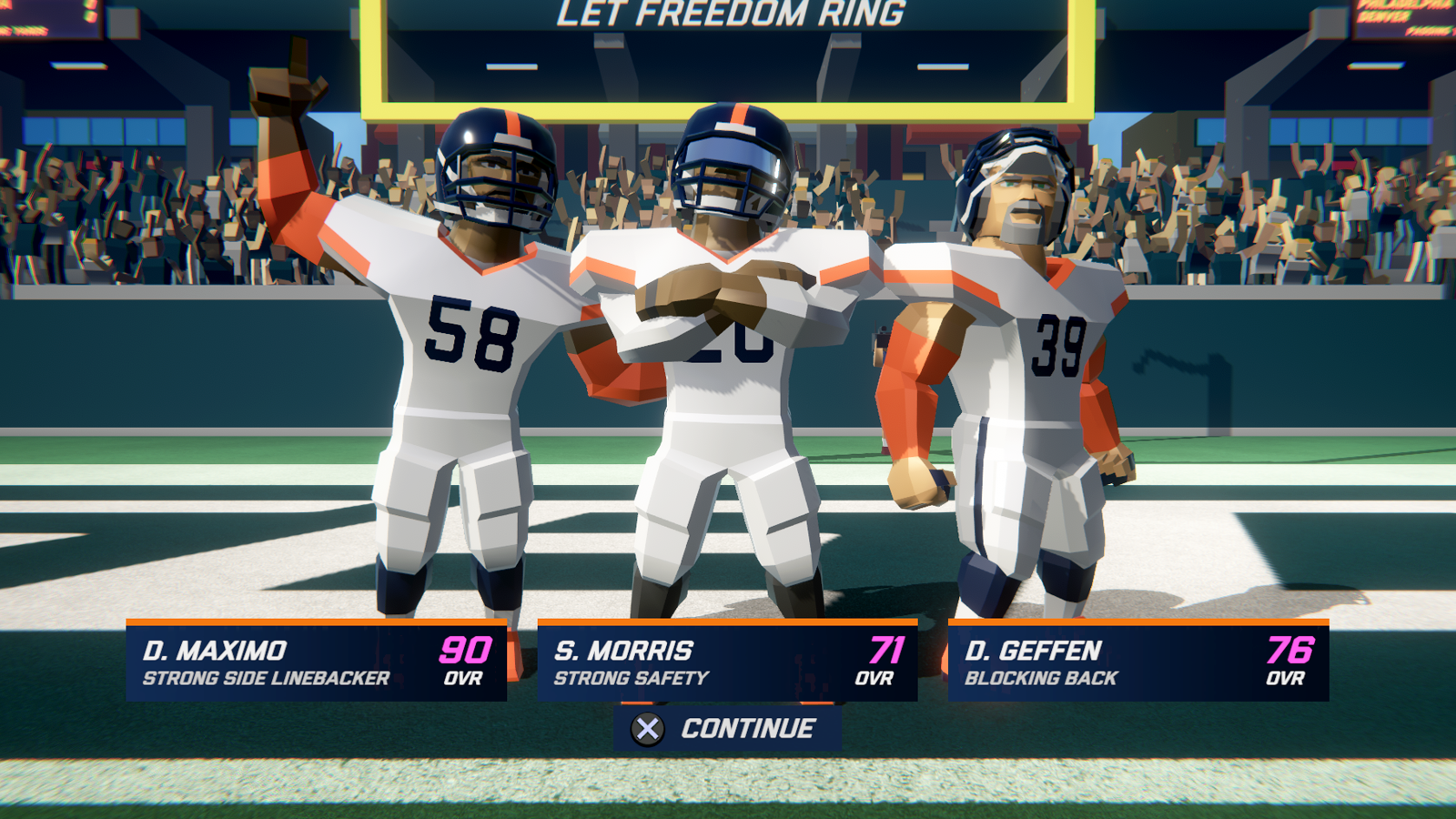This screenshot has width=1456, height=819.
Task: Select the D. Maximo linebacker card
Action: 316,662
